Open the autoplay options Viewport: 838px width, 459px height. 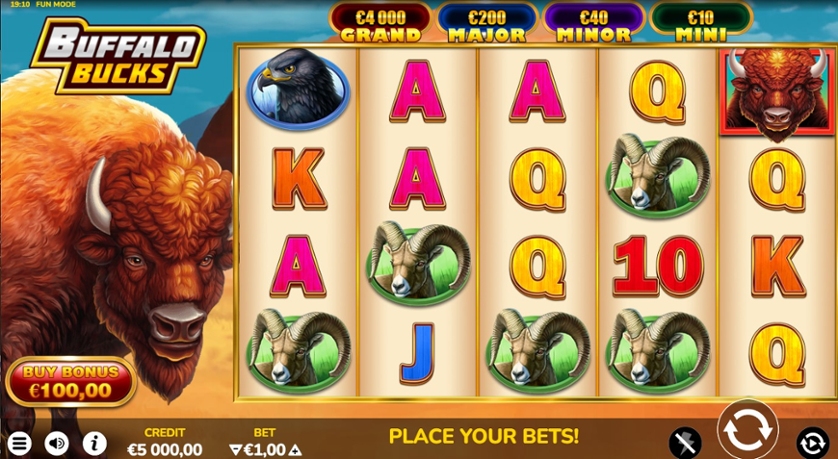[811, 441]
